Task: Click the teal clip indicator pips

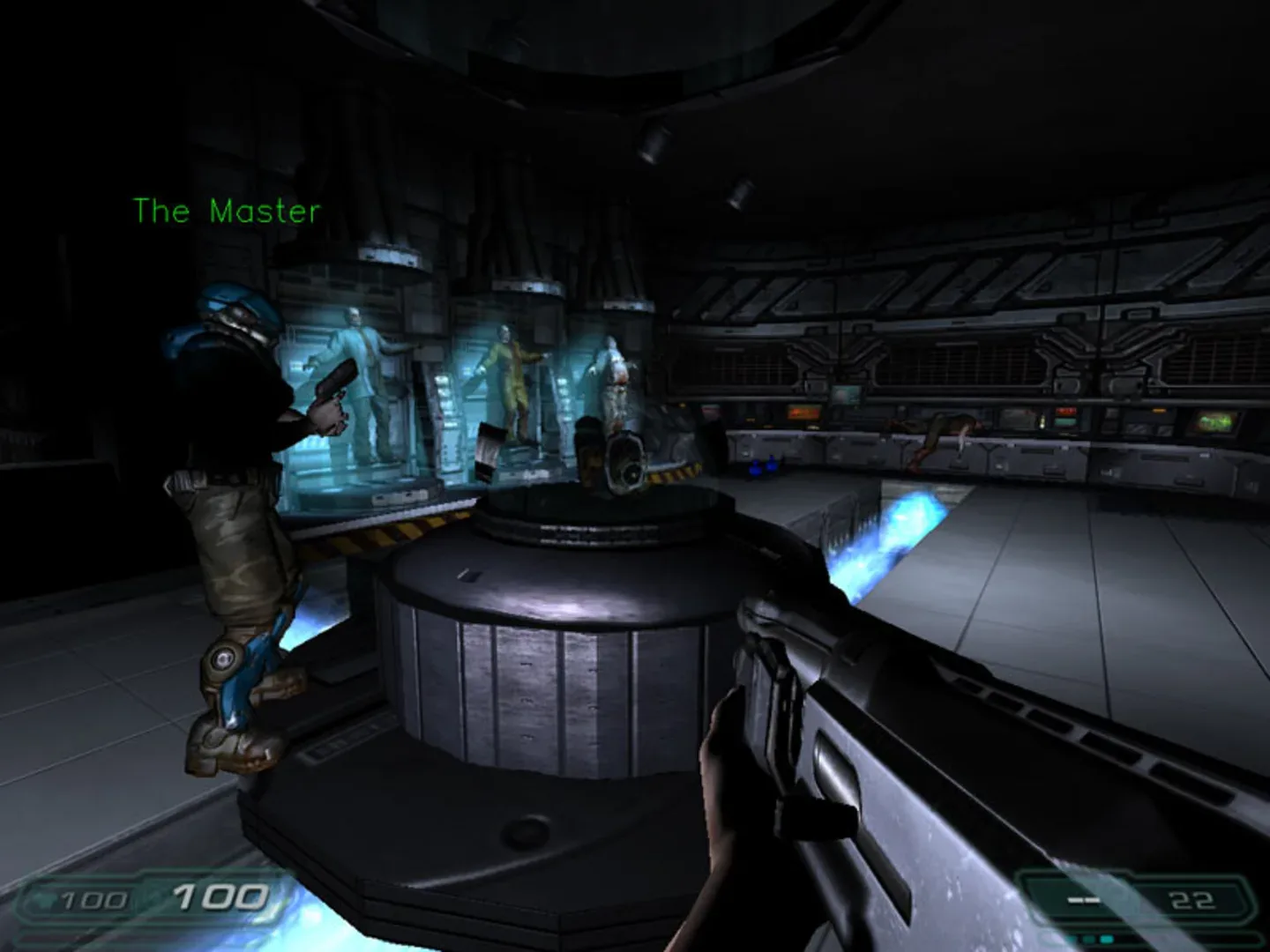Action: 1089,939
